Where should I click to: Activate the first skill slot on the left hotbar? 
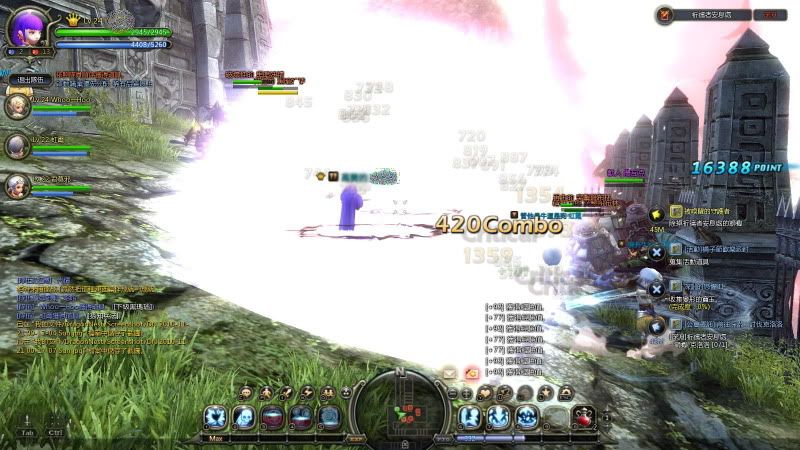[x=214, y=416]
